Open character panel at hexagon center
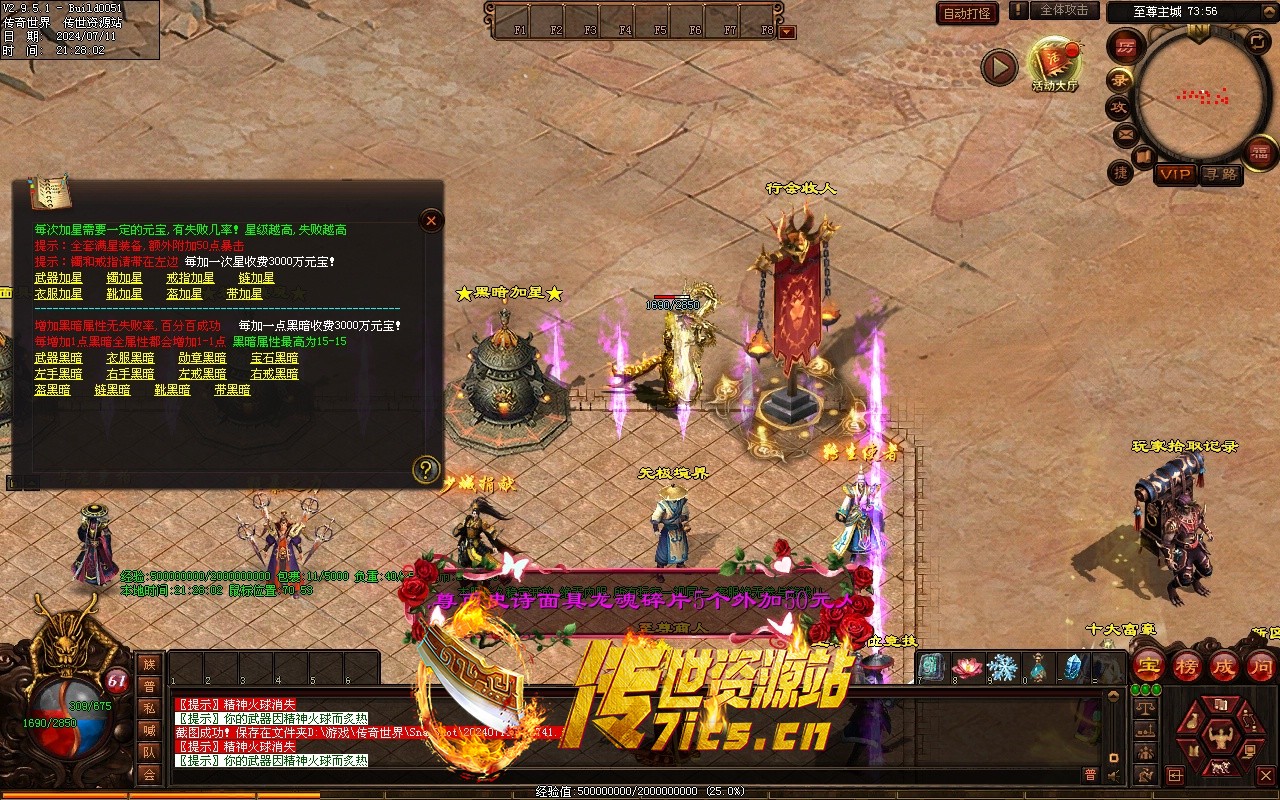This screenshot has height=800, width=1280. pyautogui.click(x=1219, y=738)
